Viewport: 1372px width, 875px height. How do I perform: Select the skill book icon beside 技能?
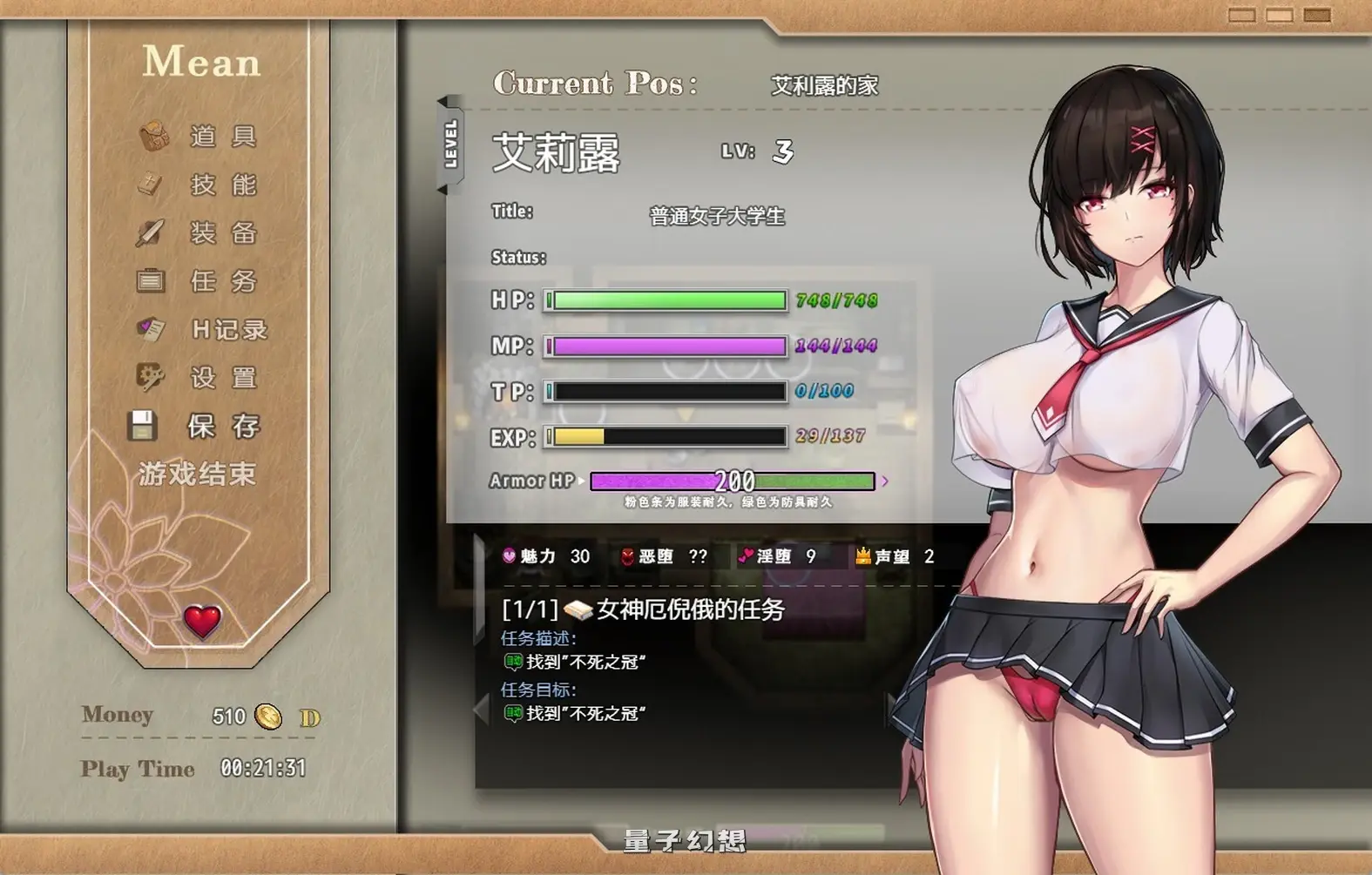(x=150, y=183)
